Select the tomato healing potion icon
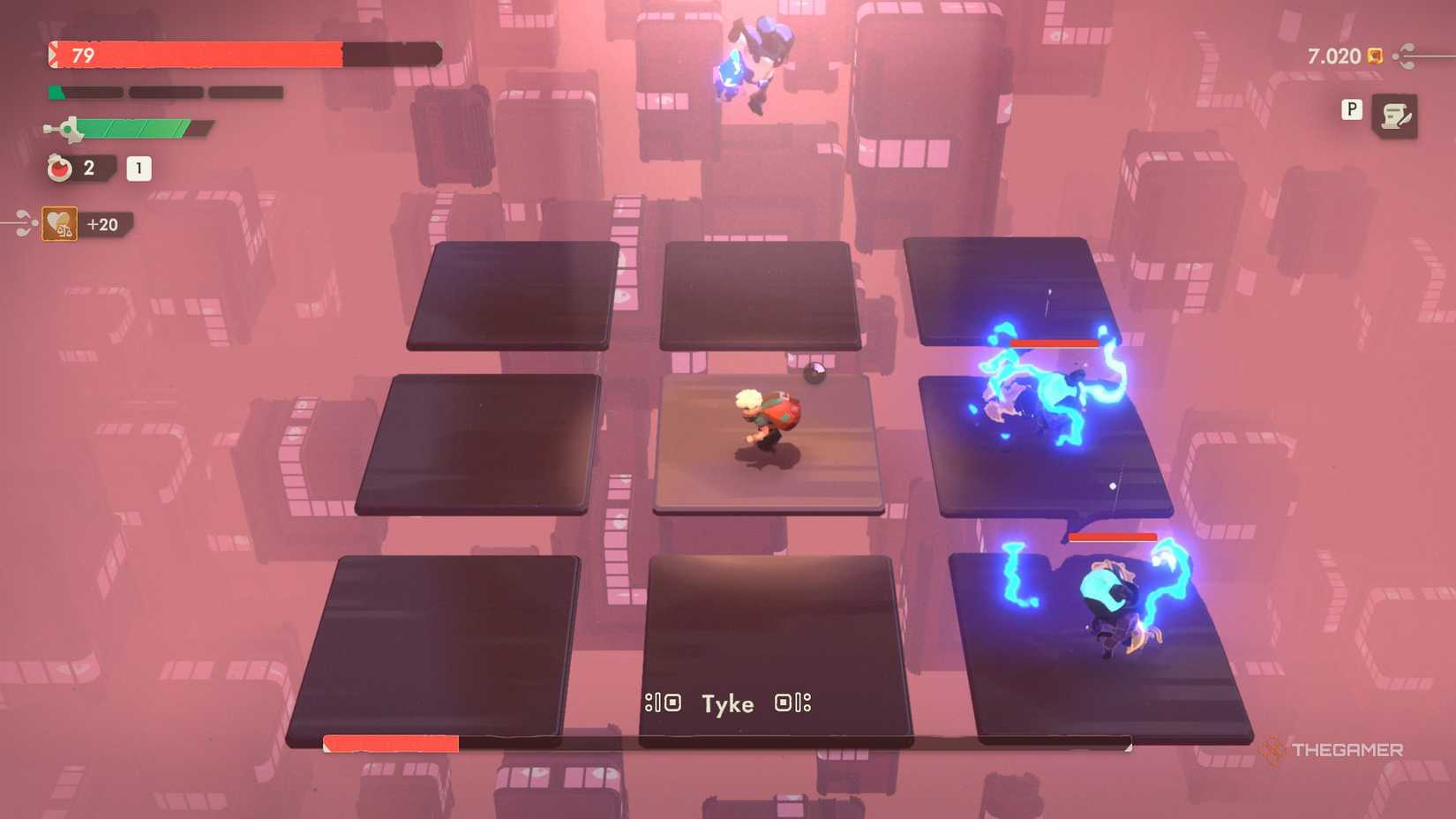This screenshot has height=819, width=1456. click(x=58, y=168)
